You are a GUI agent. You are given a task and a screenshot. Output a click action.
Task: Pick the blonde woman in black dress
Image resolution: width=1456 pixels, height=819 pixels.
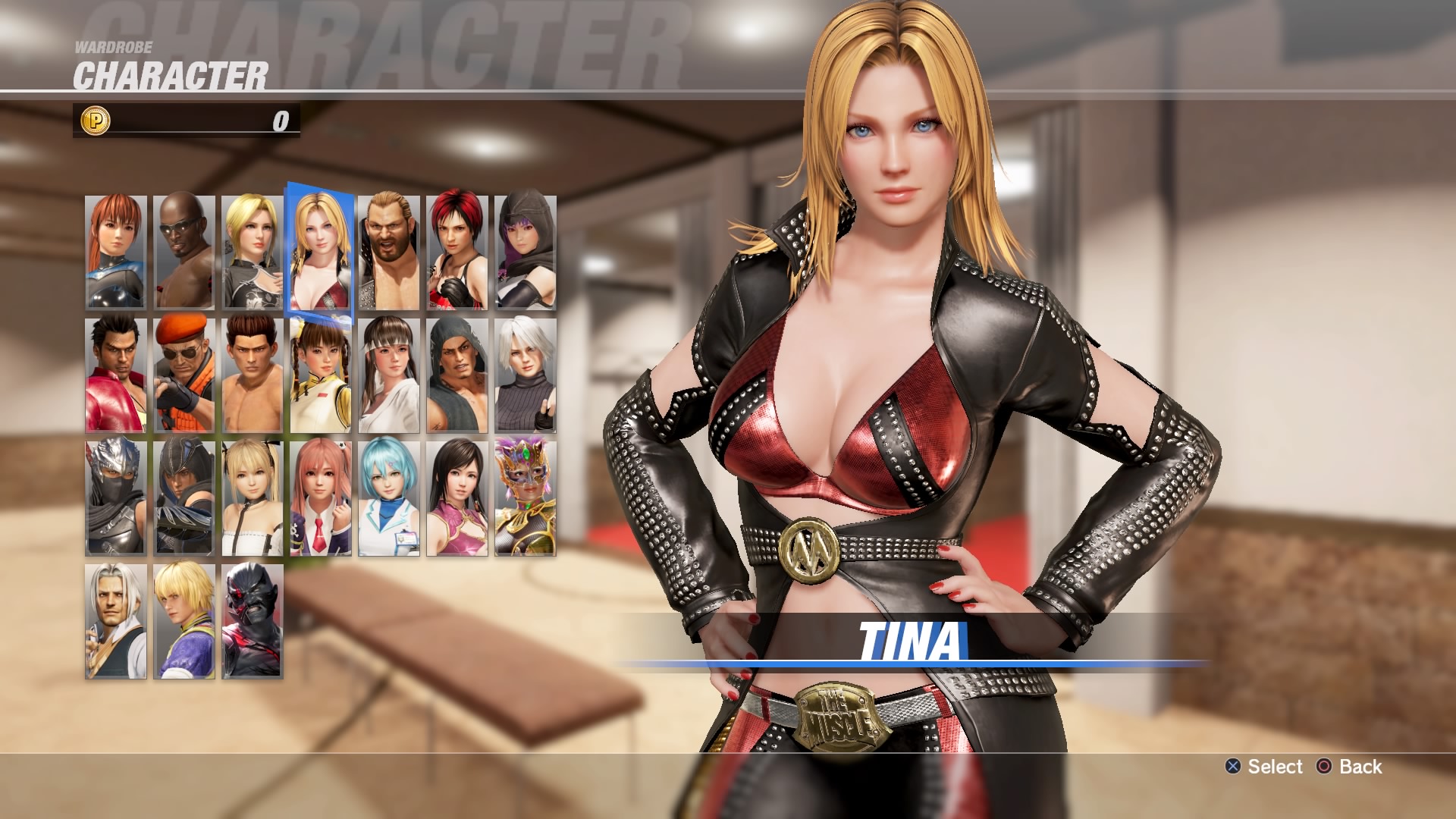click(x=253, y=253)
